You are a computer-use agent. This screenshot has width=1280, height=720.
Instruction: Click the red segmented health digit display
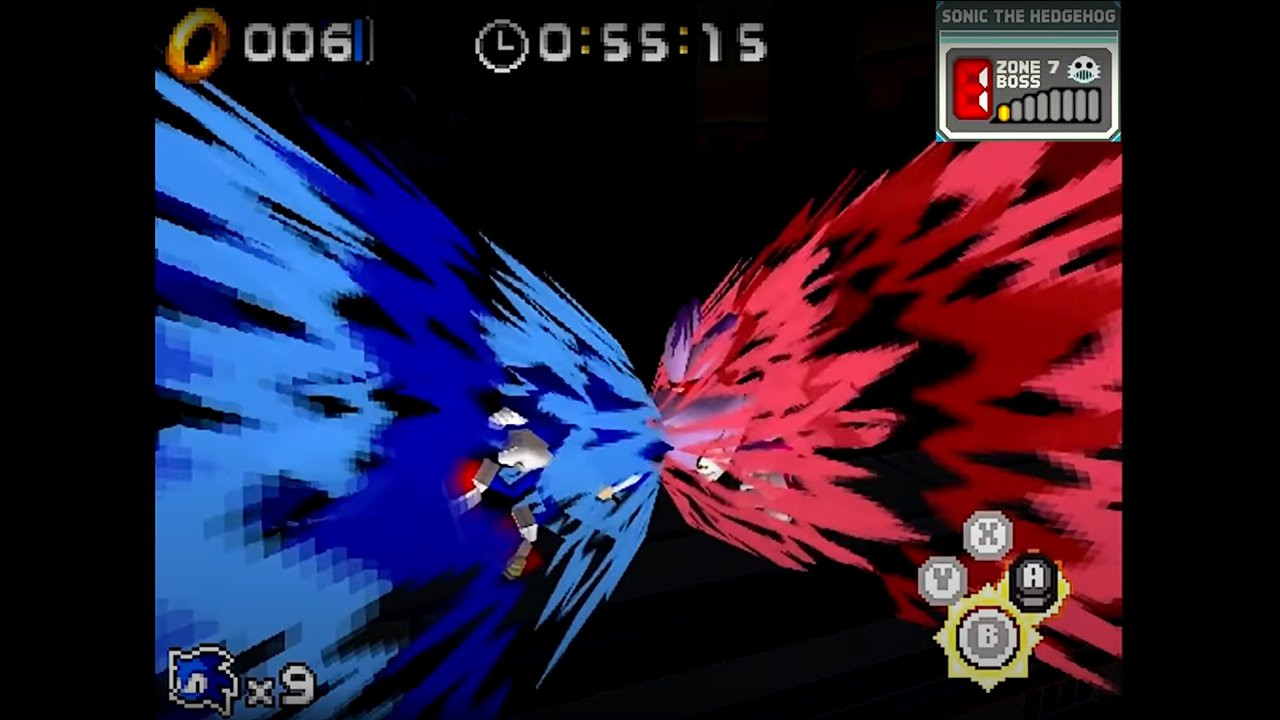[972, 88]
